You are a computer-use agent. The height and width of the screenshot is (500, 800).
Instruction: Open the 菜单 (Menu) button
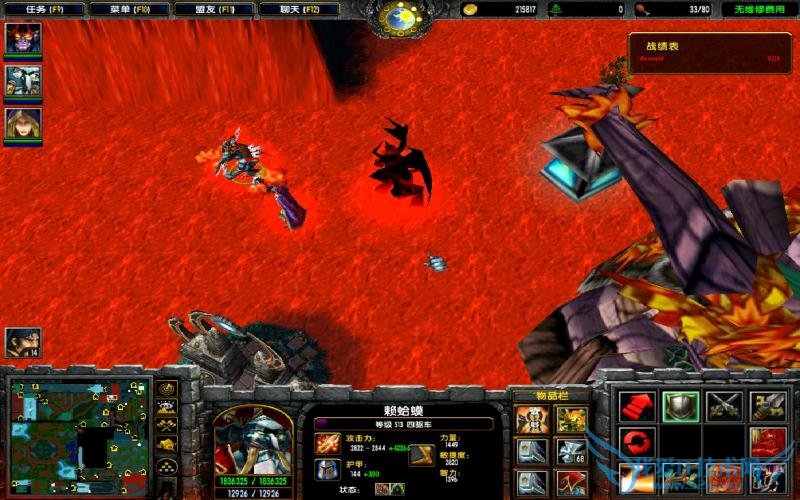click(x=128, y=9)
